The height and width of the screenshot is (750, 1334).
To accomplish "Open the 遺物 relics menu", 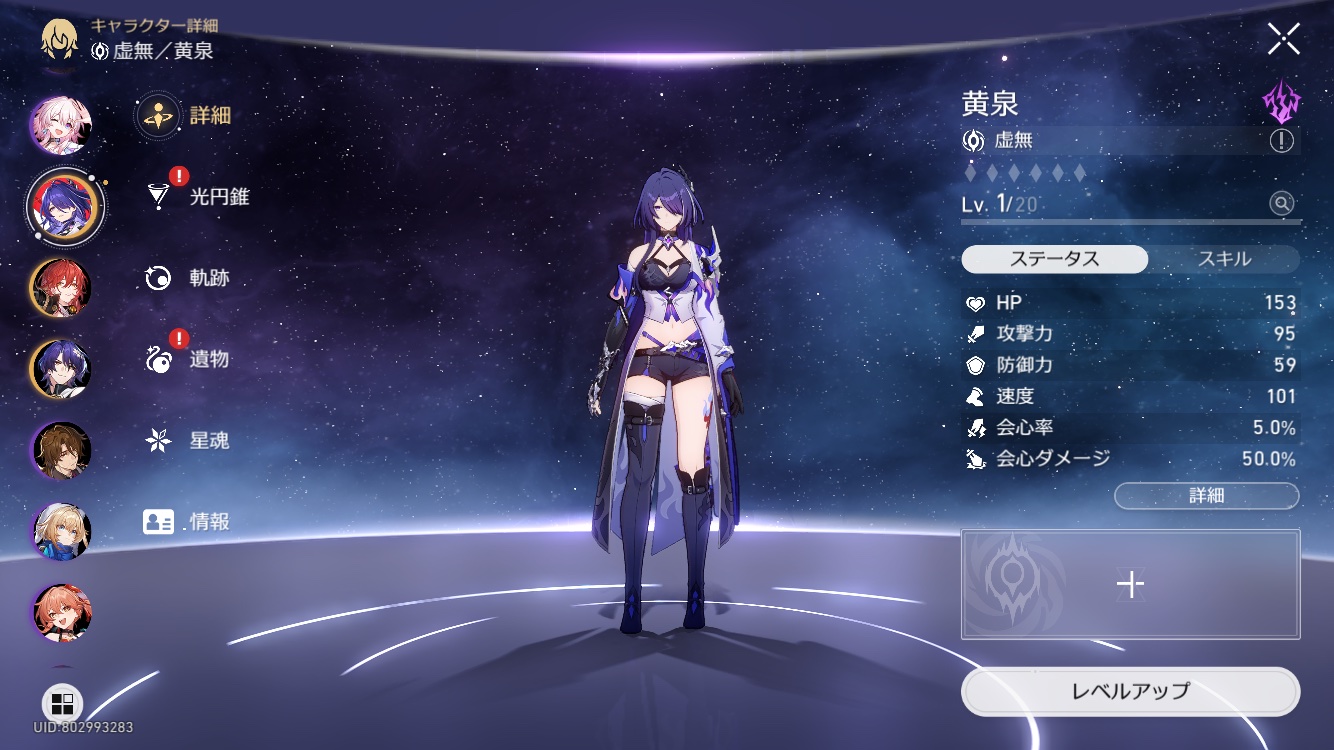I will click(x=190, y=359).
